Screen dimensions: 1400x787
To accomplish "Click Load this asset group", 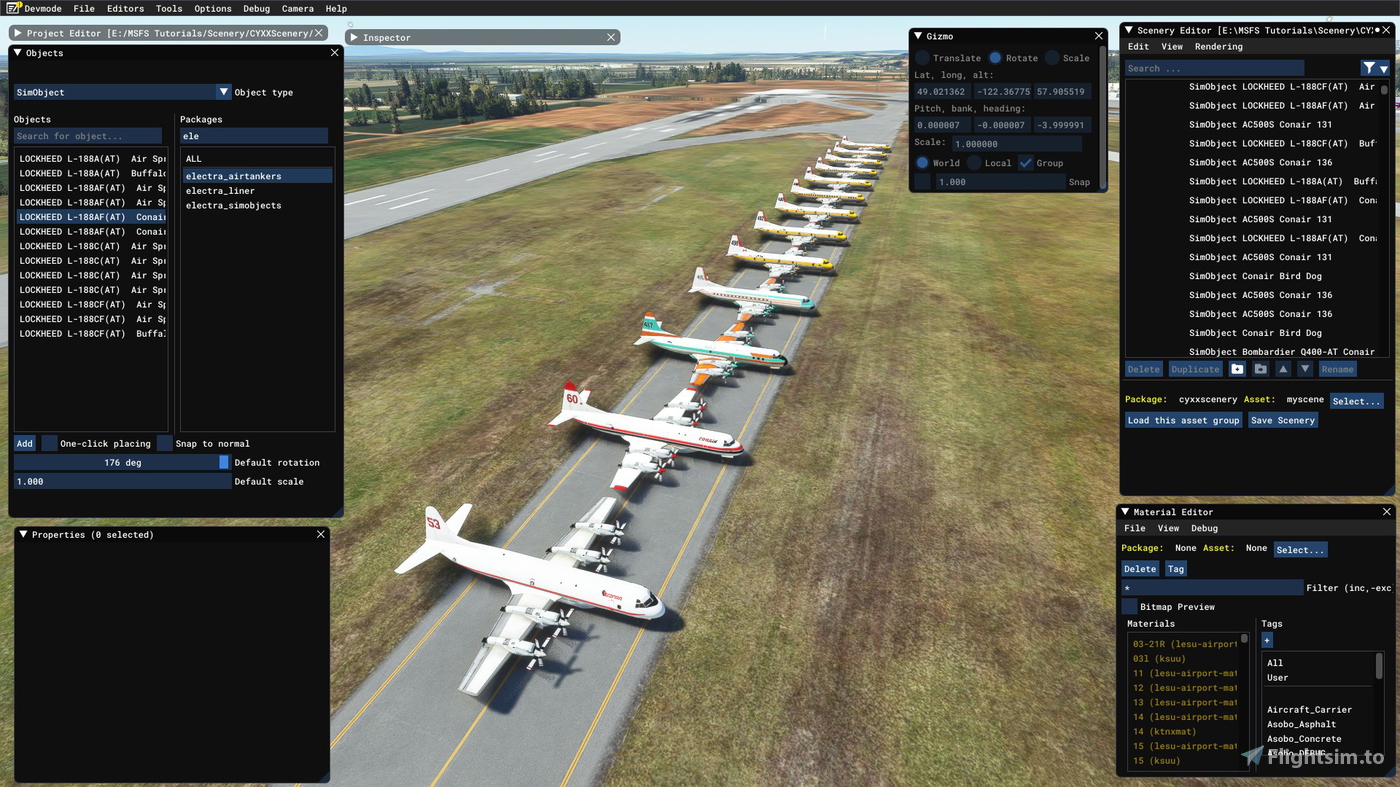I will pos(1183,420).
